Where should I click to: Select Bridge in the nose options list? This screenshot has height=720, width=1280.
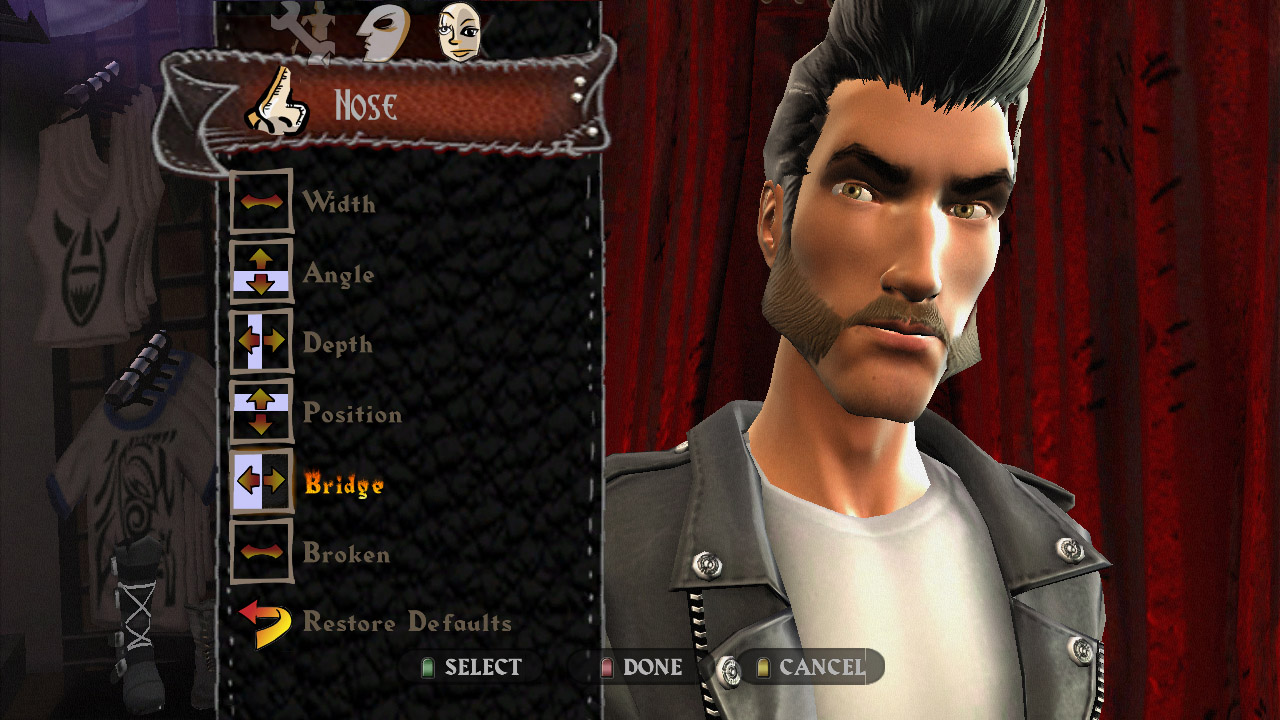(x=343, y=482)
